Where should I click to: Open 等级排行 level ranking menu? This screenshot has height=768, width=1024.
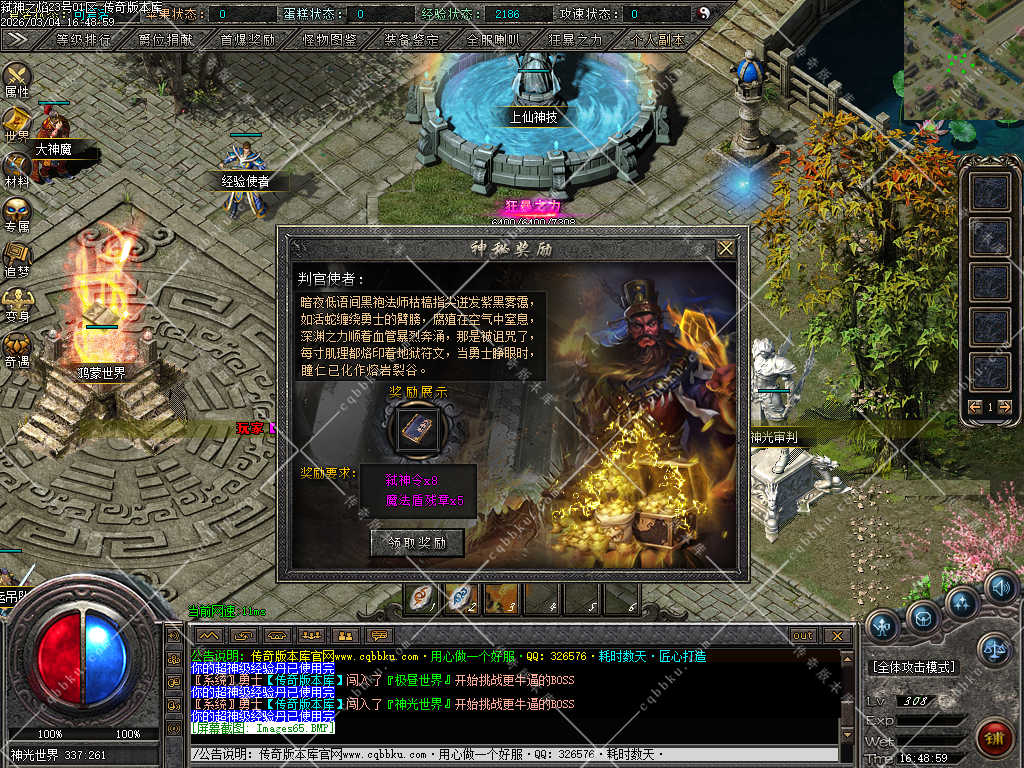[x=83, y=40]
